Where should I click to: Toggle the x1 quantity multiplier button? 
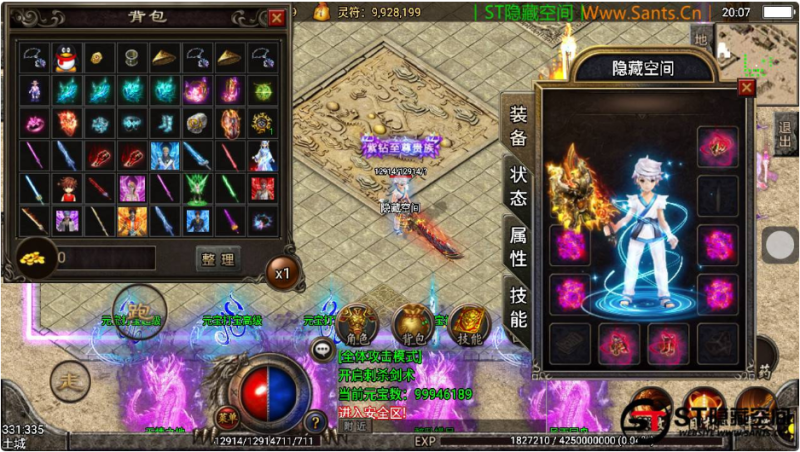283,271
